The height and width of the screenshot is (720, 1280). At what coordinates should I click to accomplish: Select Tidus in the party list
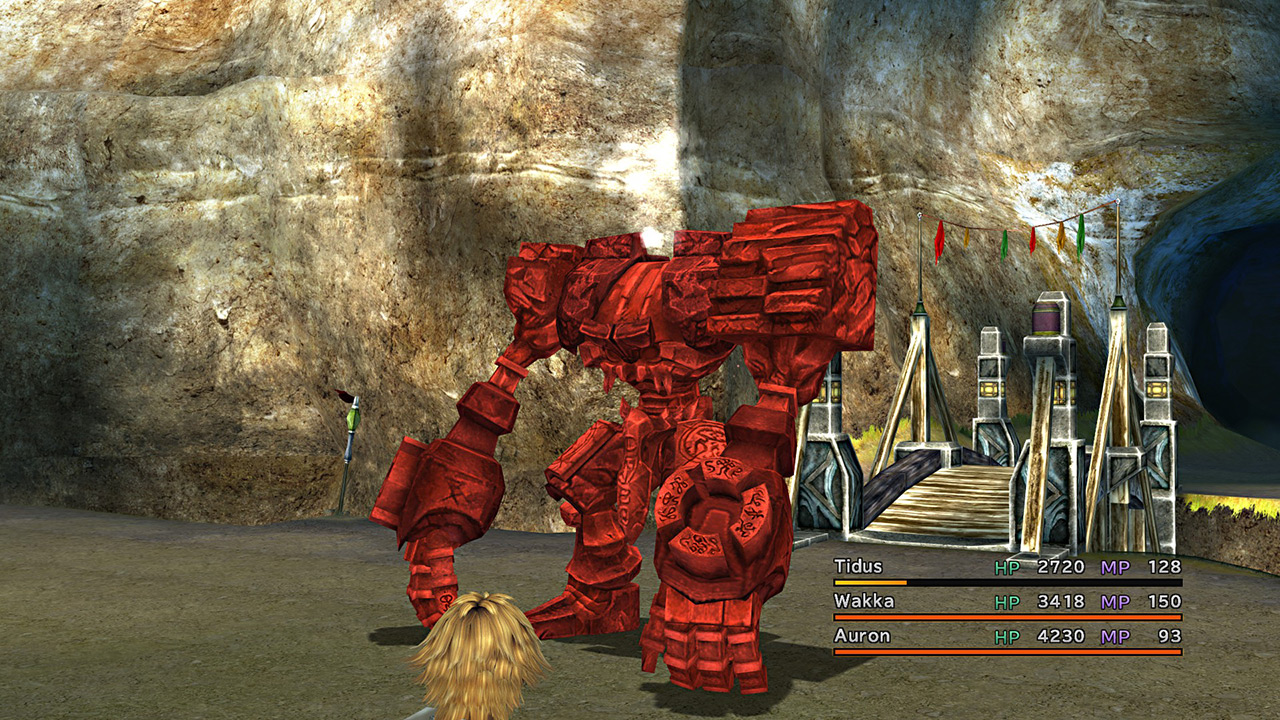858,567
